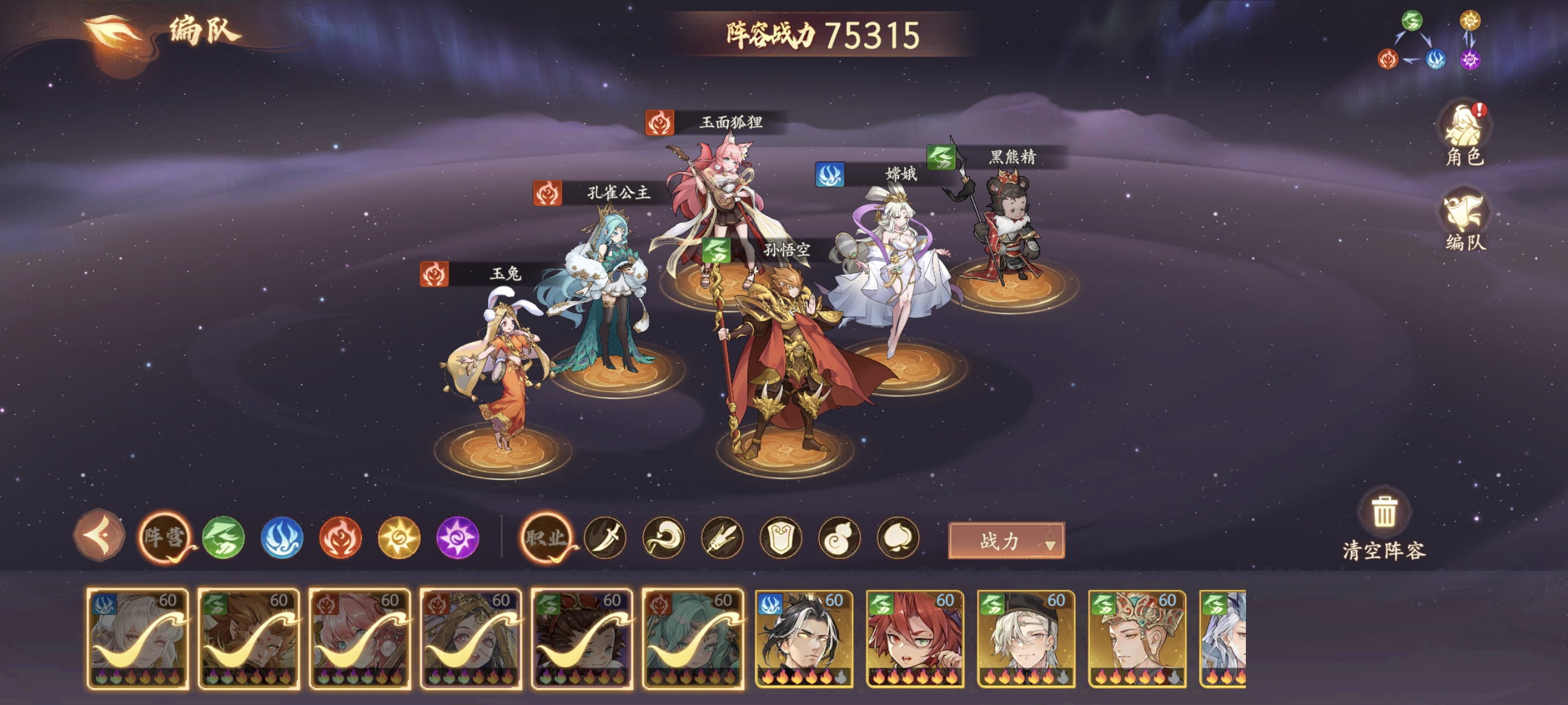Filter heroes by red fire faction
This screenshot has width=1568, height=705.
(x=341, y=538)
